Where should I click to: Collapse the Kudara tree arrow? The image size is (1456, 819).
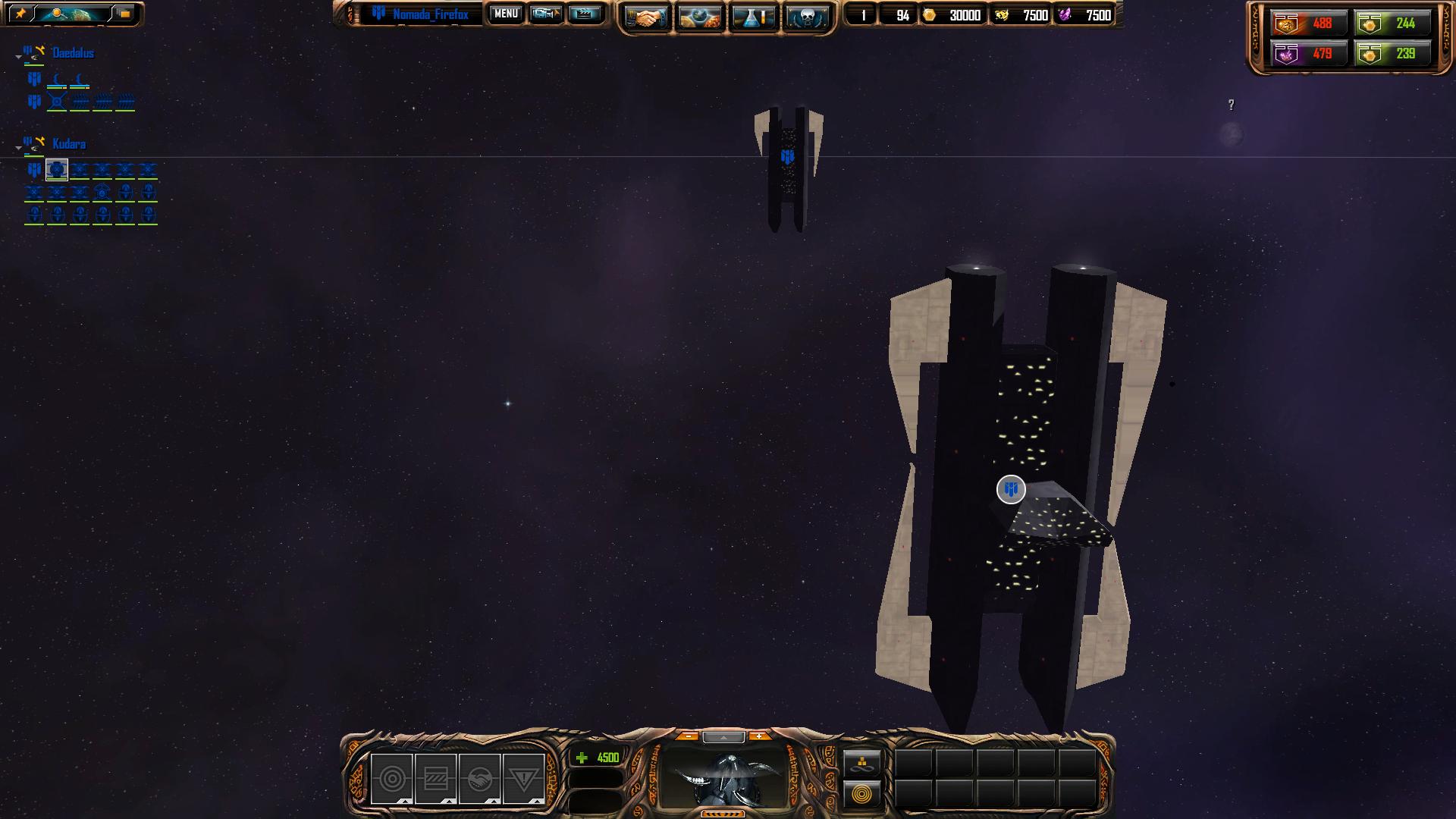(18, 148)
